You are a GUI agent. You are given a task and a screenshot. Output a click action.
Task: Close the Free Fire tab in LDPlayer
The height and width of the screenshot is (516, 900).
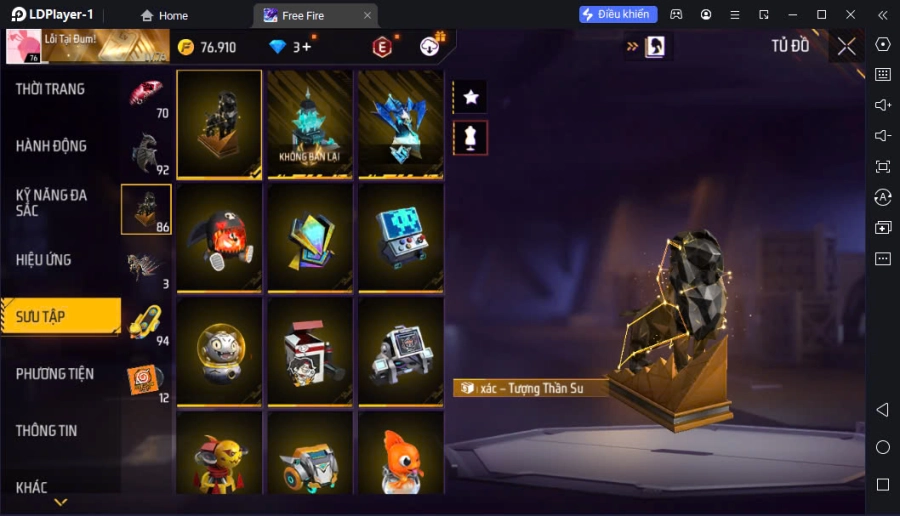click(367, 15)
